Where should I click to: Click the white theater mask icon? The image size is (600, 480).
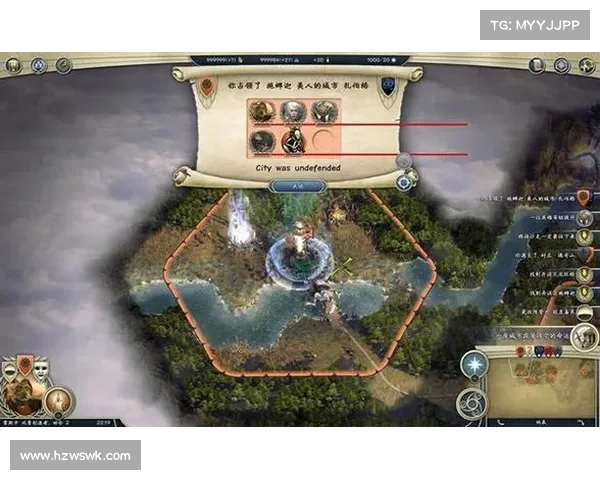[41, 370]
